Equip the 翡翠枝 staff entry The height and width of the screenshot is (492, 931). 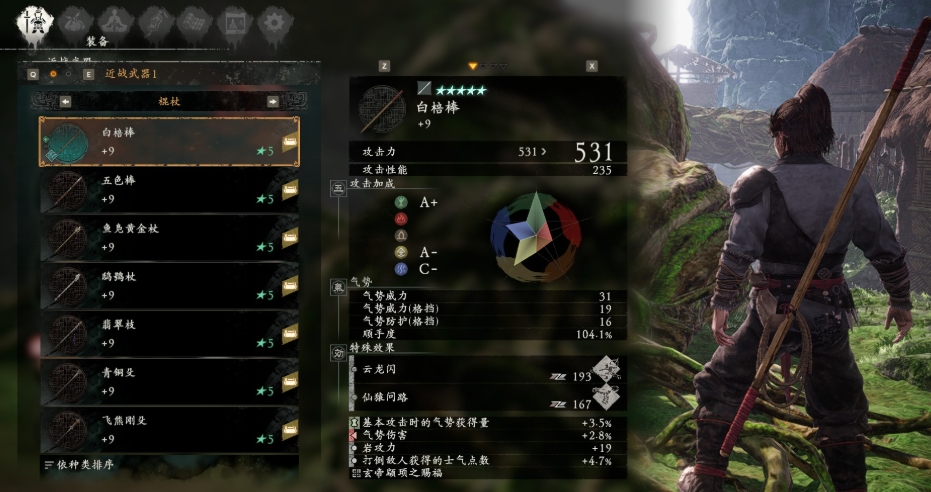168,333
